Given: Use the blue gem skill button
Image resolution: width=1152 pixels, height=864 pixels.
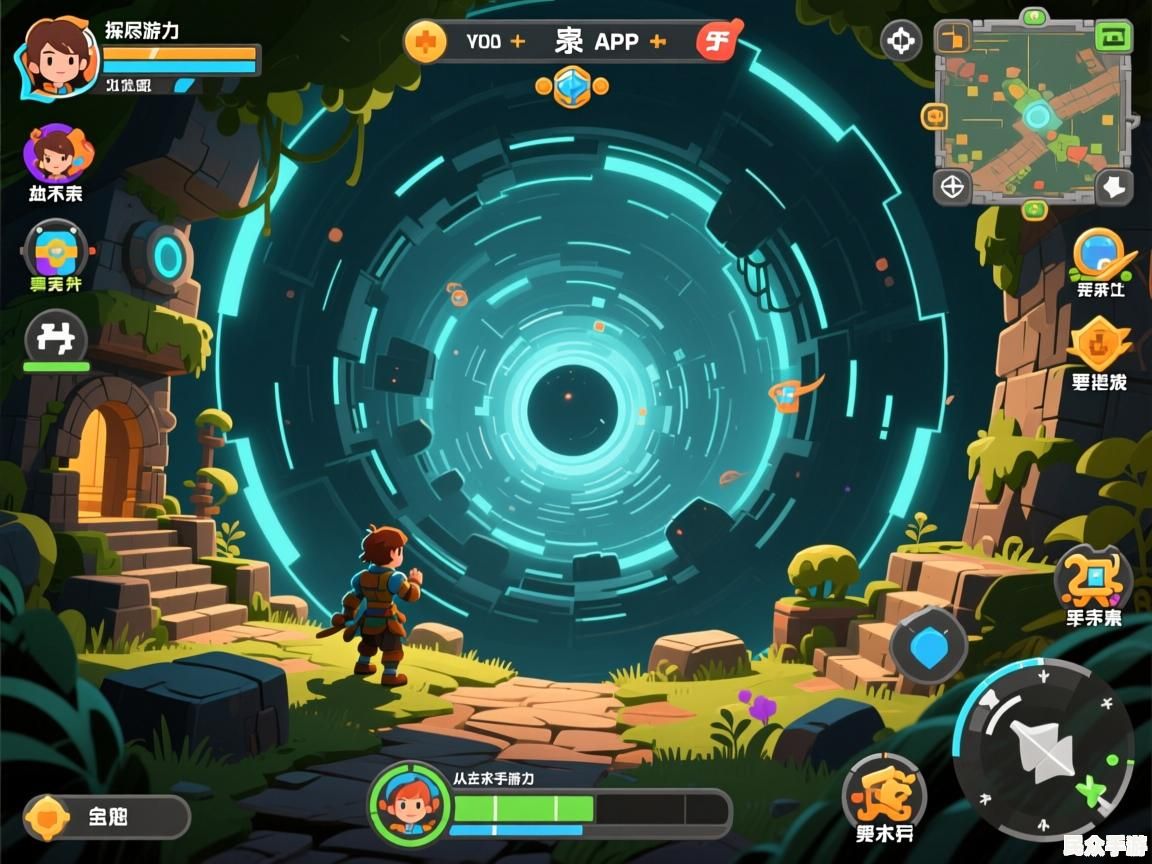Looking at the screenshot, I should (x=928, y=647).
